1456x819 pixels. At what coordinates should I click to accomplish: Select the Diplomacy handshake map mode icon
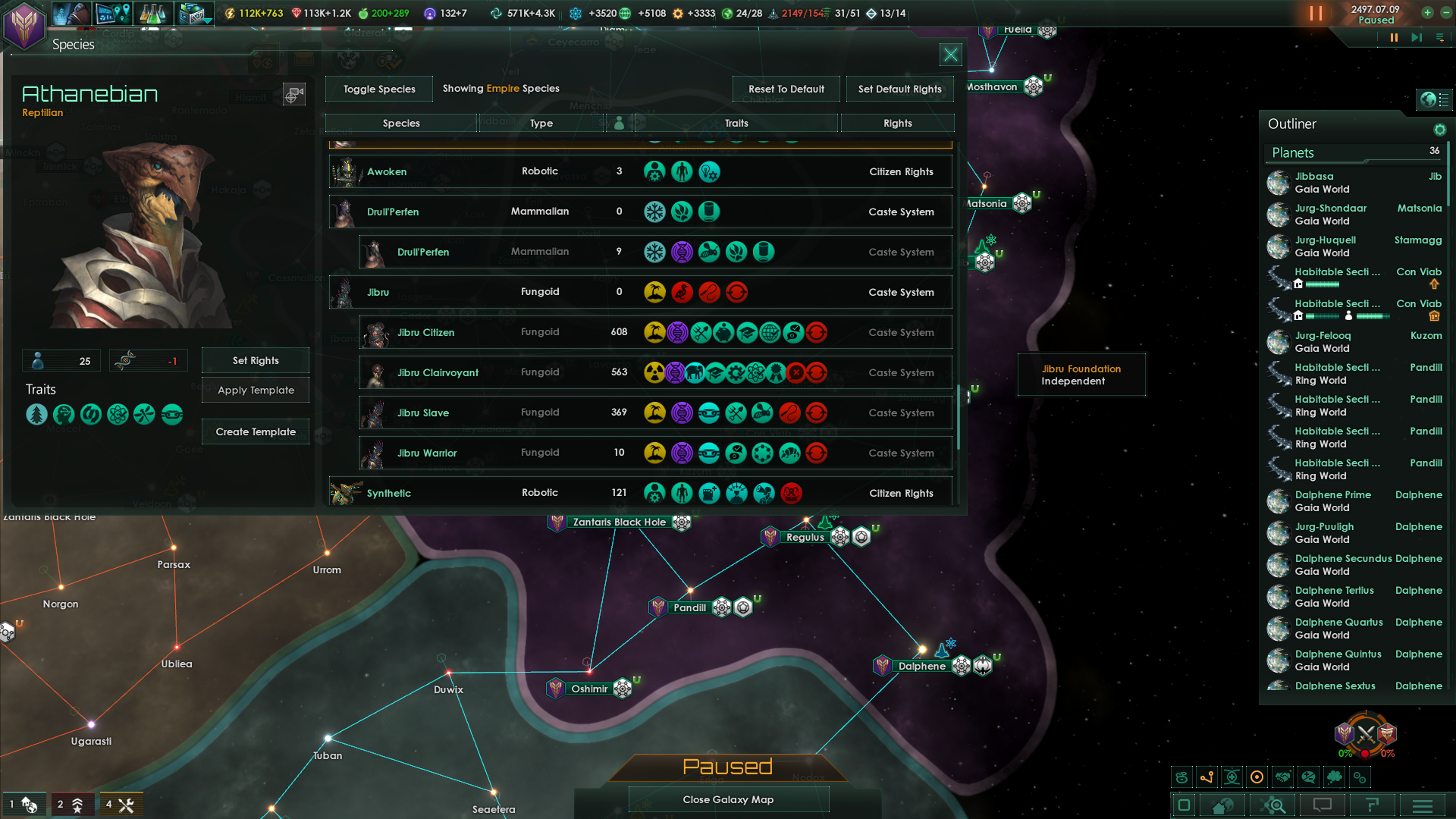[1283, 777]
